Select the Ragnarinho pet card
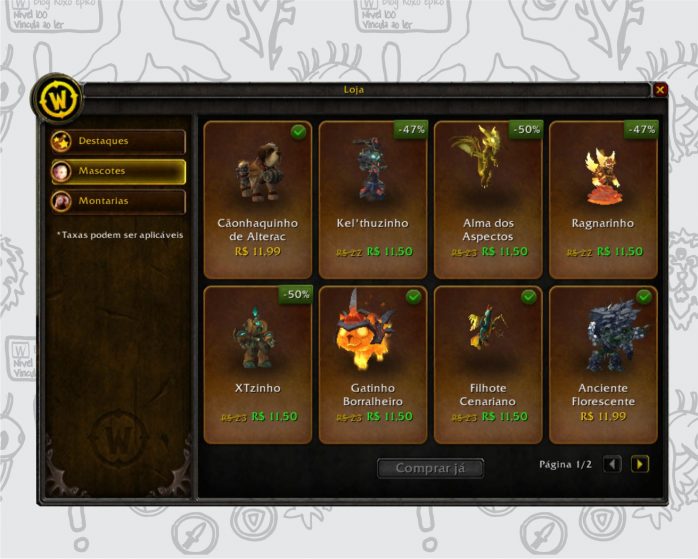 (x=603, y=199)
